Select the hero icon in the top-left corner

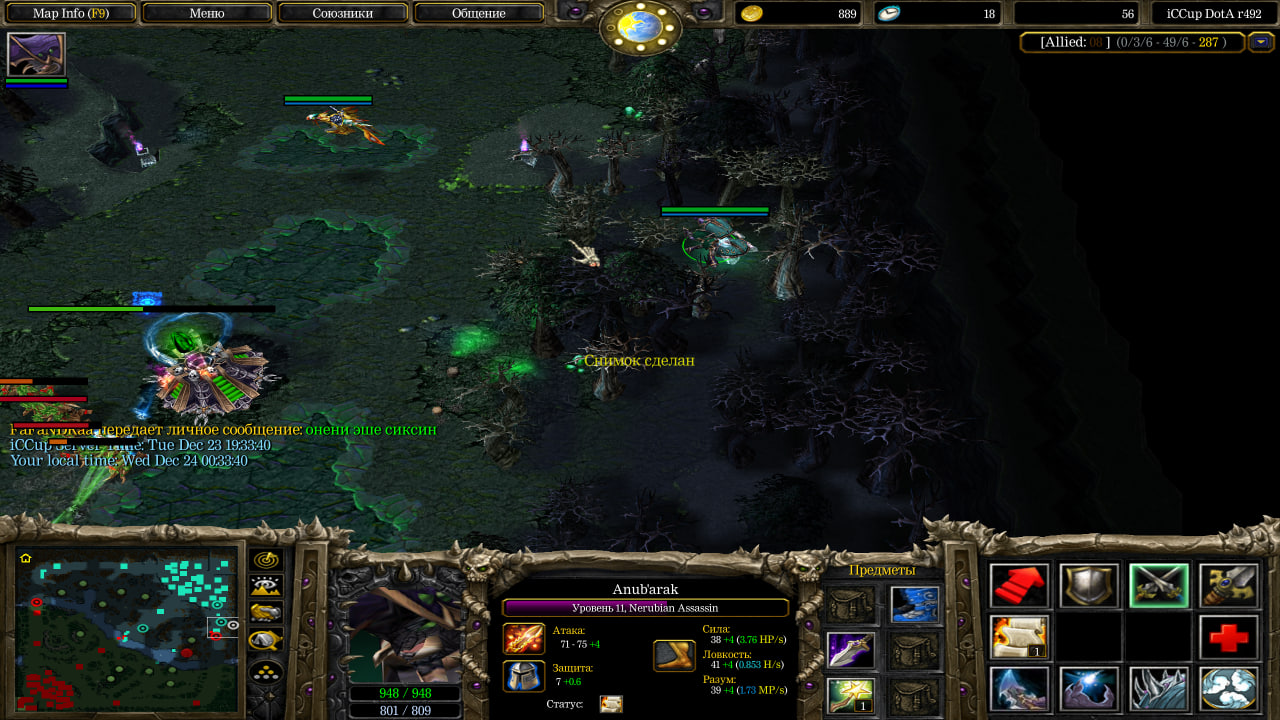click(36, 54)
